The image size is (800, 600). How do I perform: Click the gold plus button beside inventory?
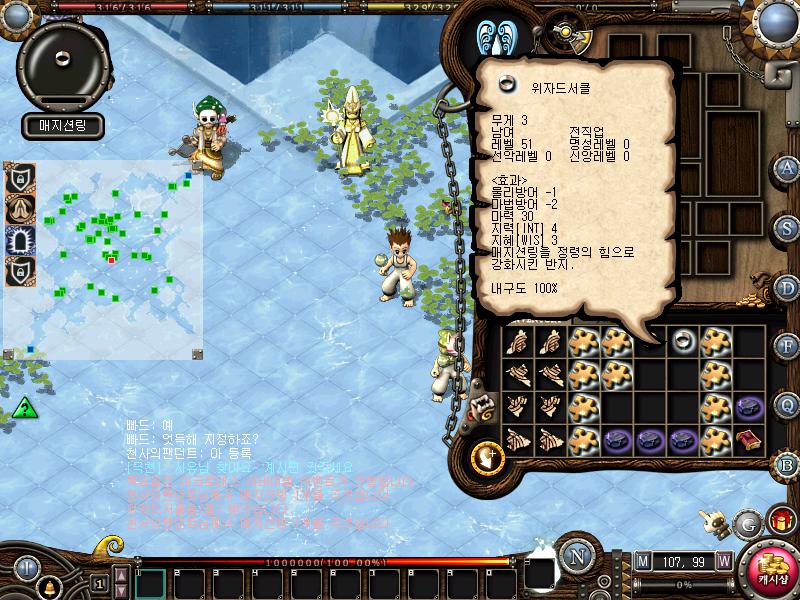(x=487, y=456)
